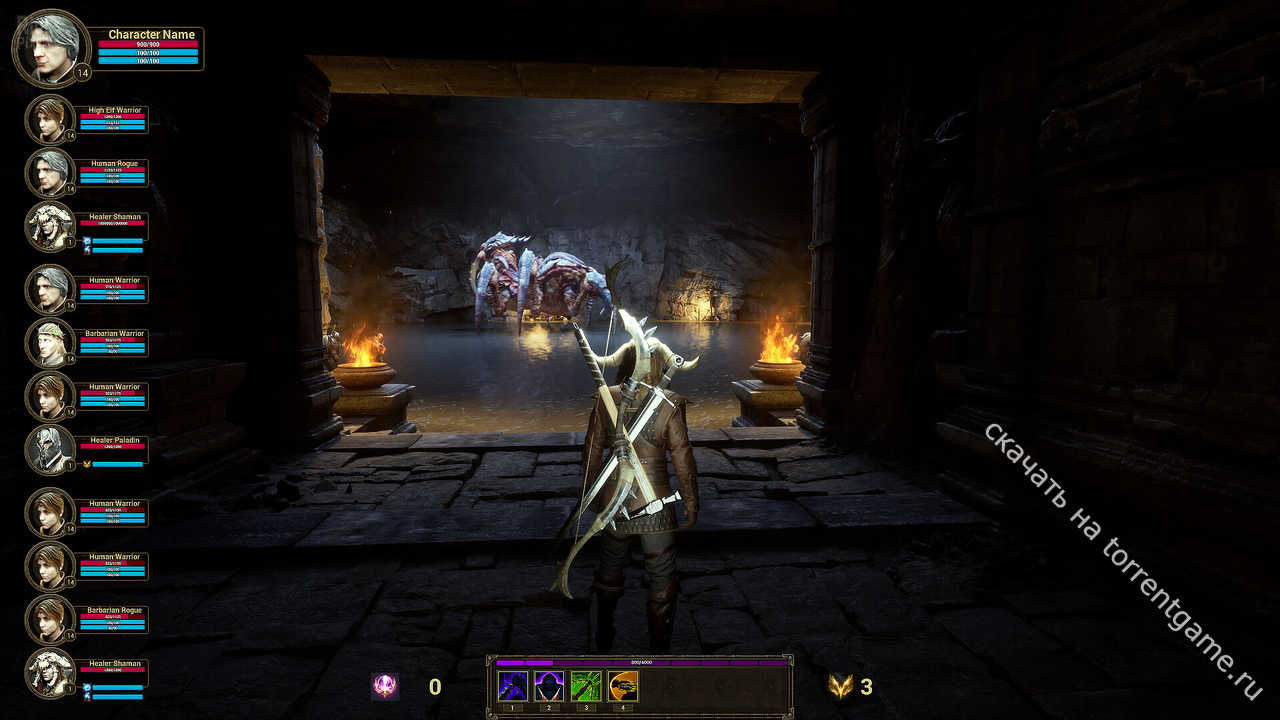The width and height of the screenshot is (1280, 720).
Task: Pick the Barbarian Rogue party frame
Action: click(x=50, y=620)
